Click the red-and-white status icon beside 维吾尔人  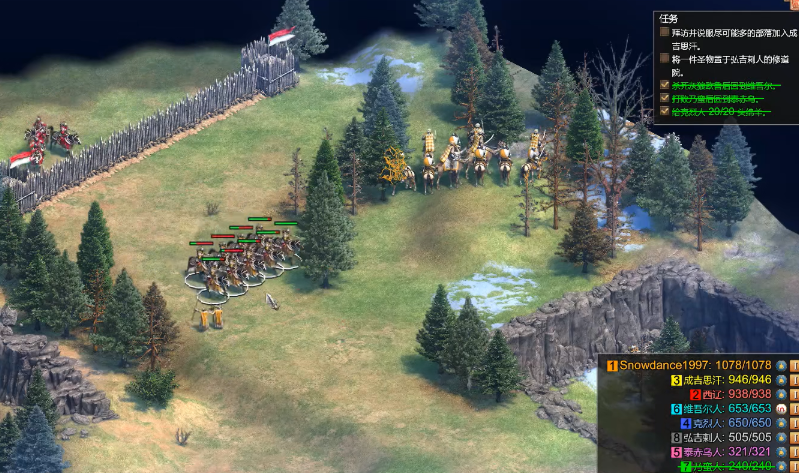[x=781, y=409]
